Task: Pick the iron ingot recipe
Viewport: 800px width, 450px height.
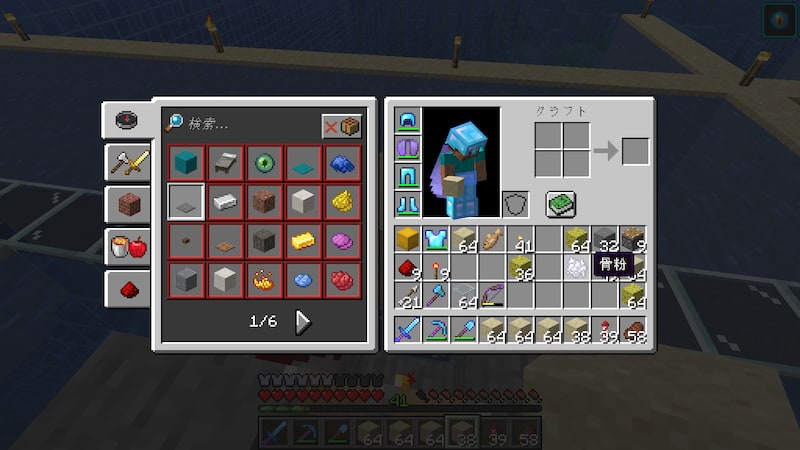Action: [225, 201]
